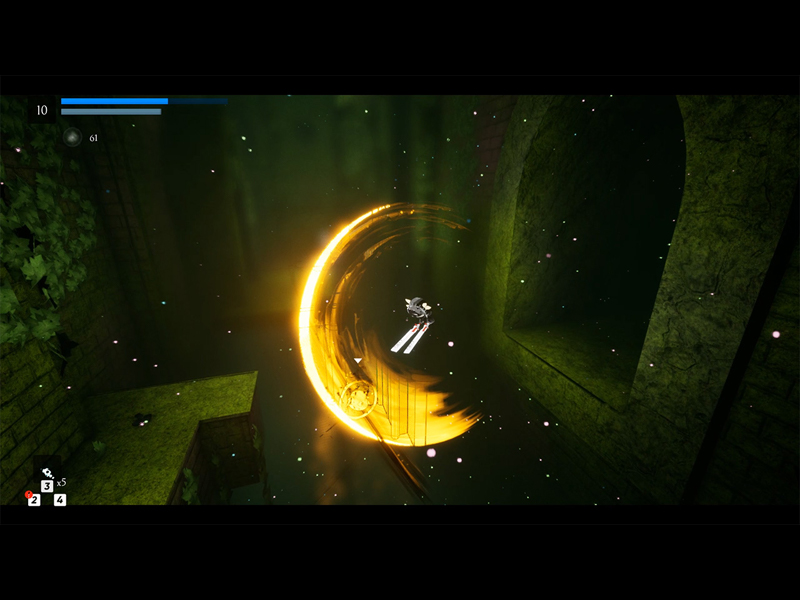Click the round currency orb icon
Image resolution: width=800 pixels, height=600 pixels.
[x=72, y=137]
